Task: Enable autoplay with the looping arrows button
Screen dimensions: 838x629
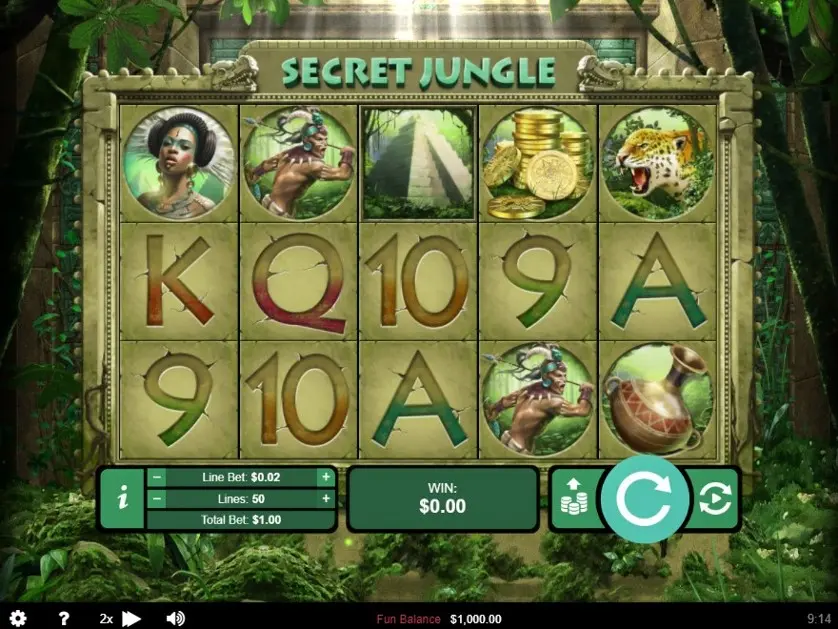Action: [714, 498]
